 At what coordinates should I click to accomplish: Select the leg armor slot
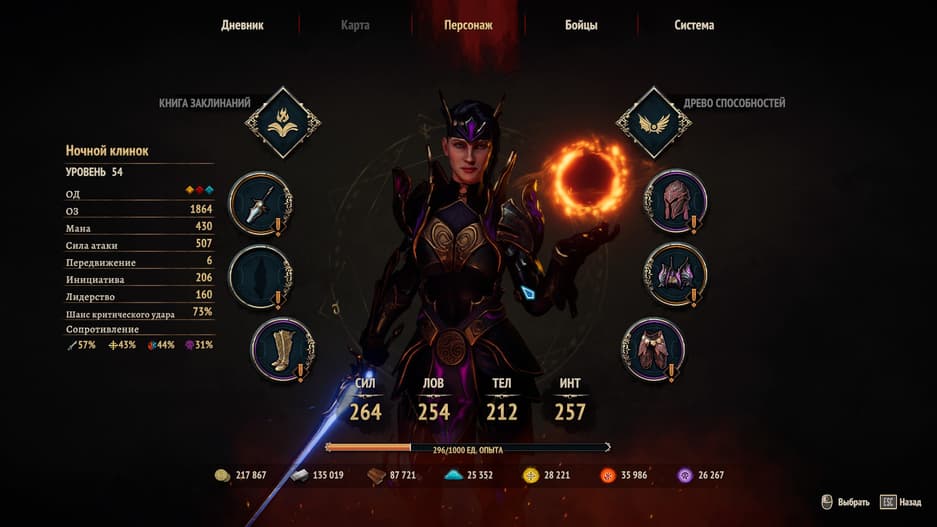coord(654,348)
